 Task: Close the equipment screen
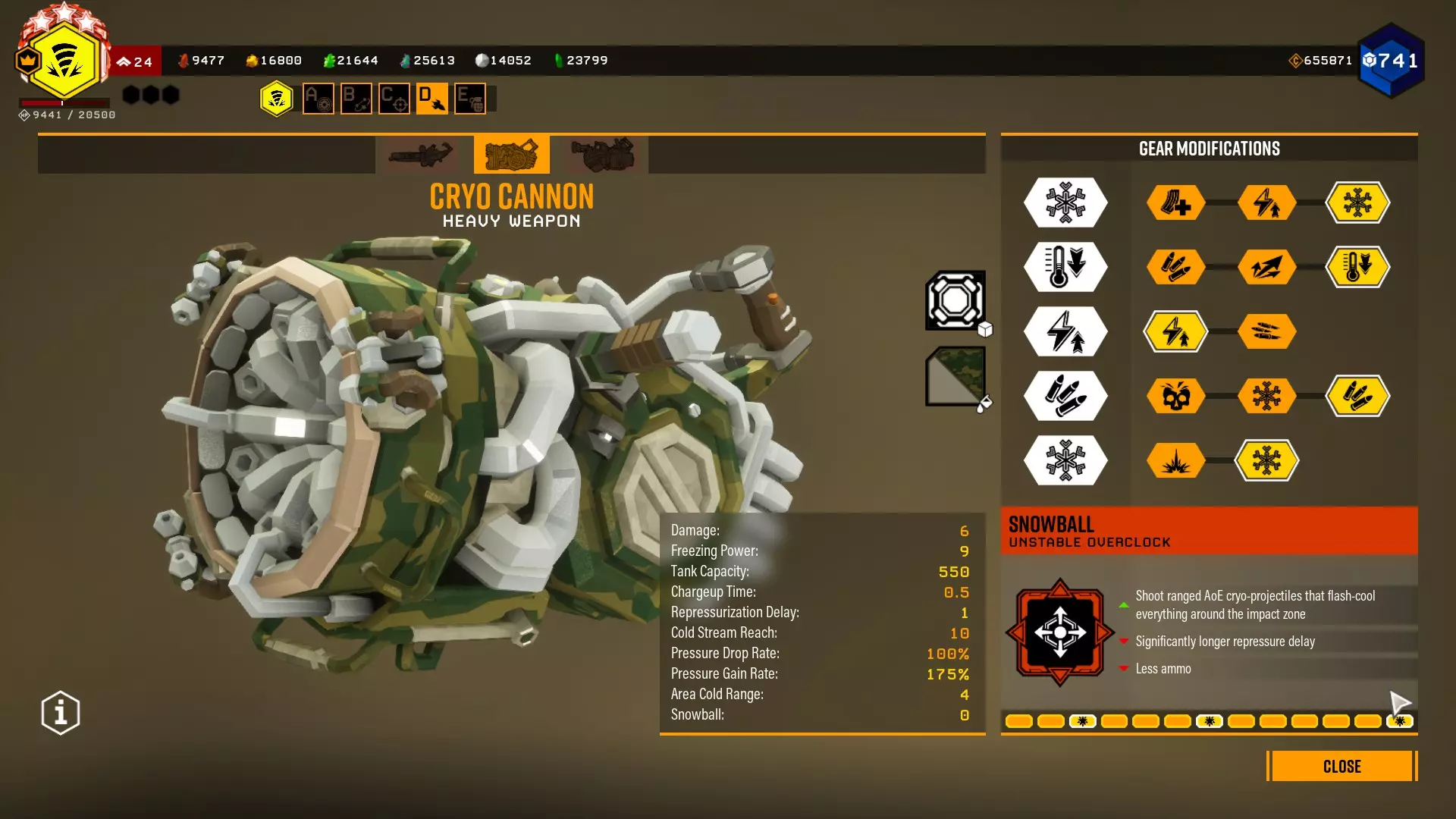pos(1341,766)
